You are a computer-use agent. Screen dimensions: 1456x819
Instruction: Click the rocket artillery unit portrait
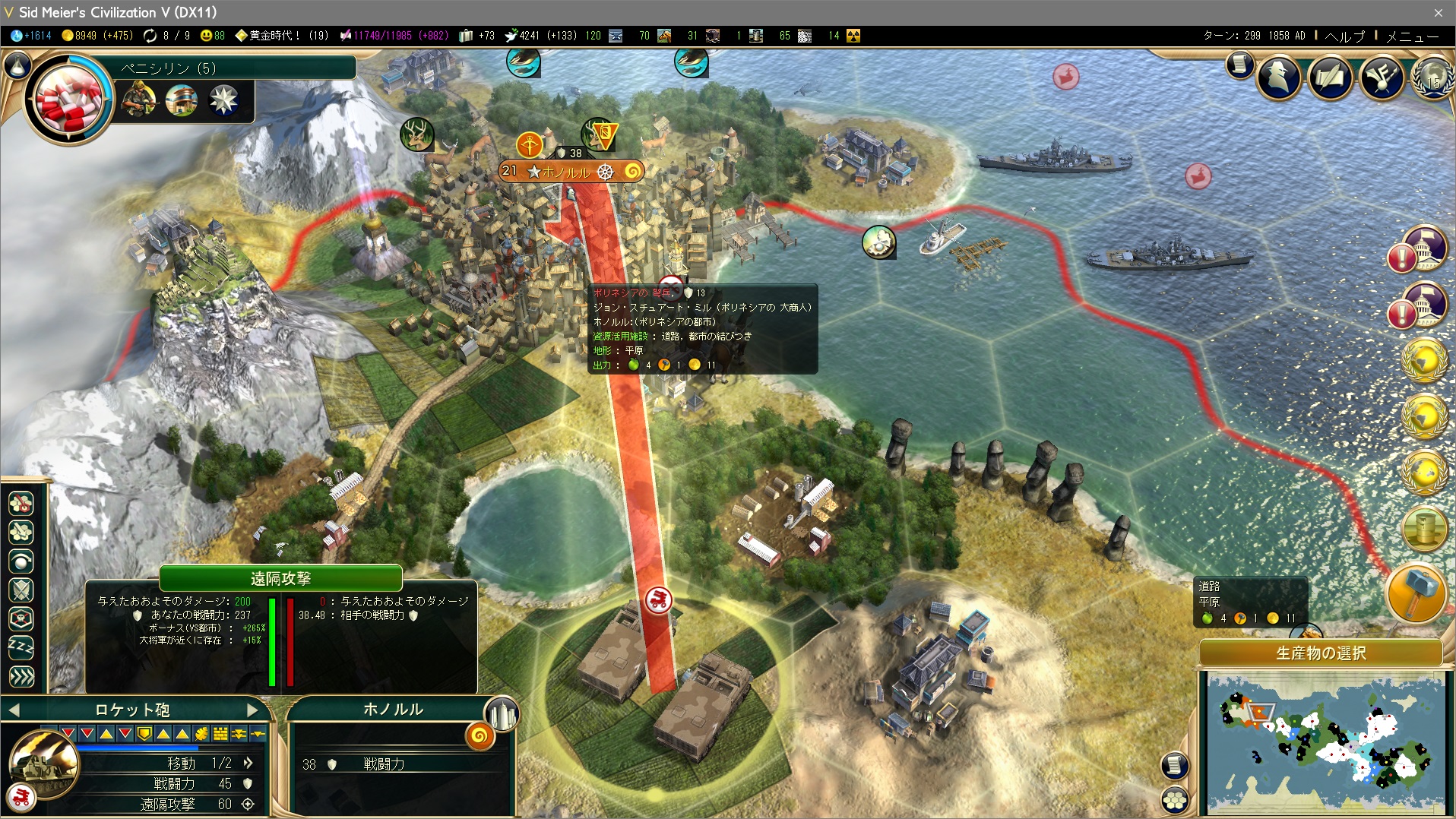[x=43, y=764]
